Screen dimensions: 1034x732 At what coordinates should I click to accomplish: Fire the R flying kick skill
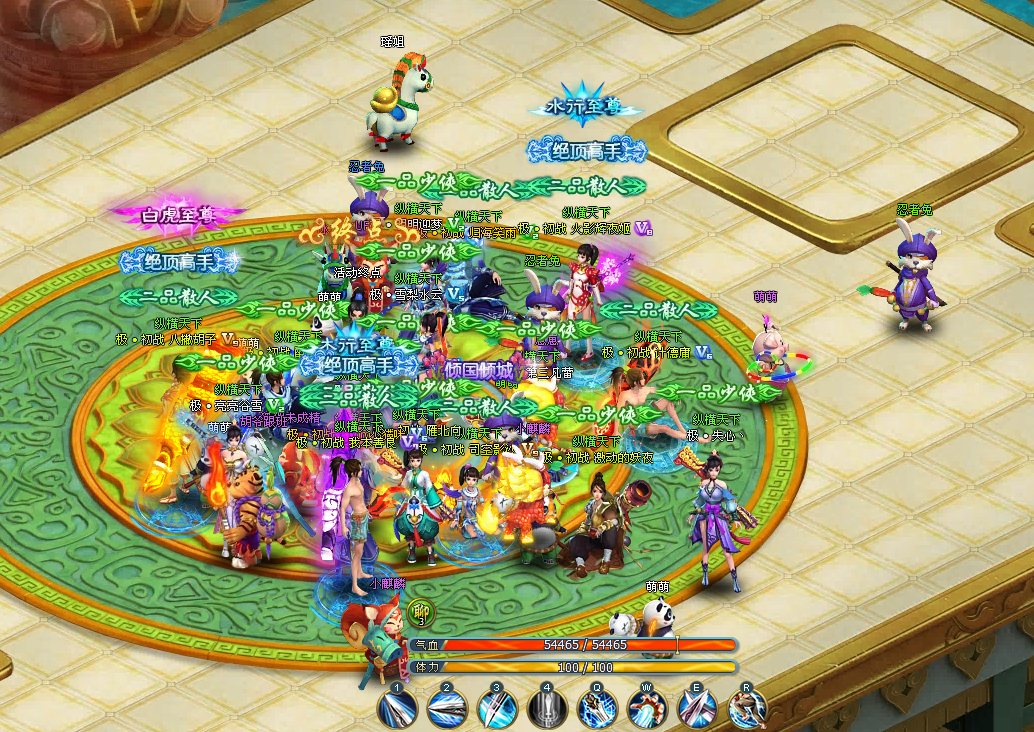pos(747,708)
